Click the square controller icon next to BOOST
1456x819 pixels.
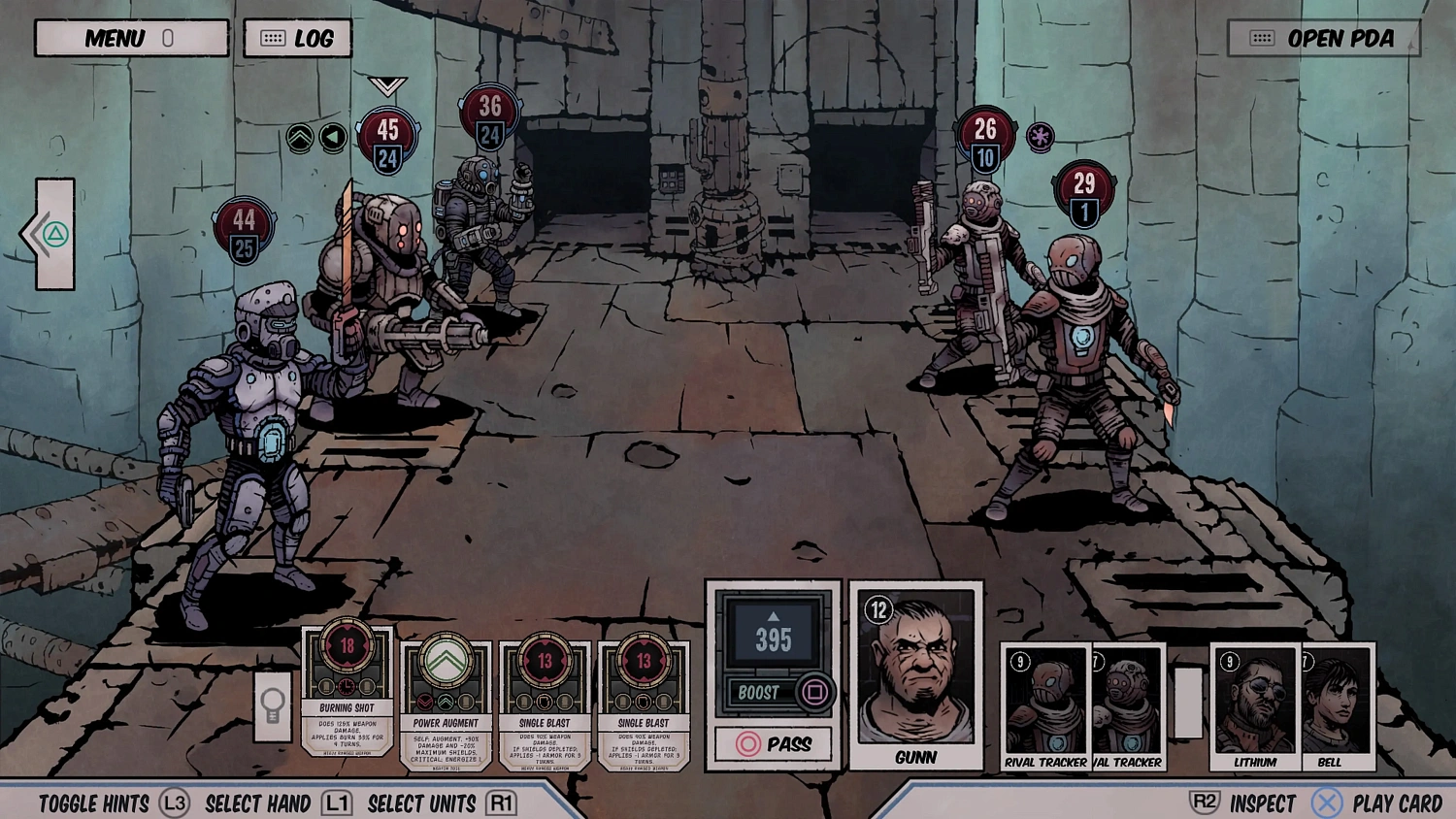pyautogui.click(x=816, y=693)
